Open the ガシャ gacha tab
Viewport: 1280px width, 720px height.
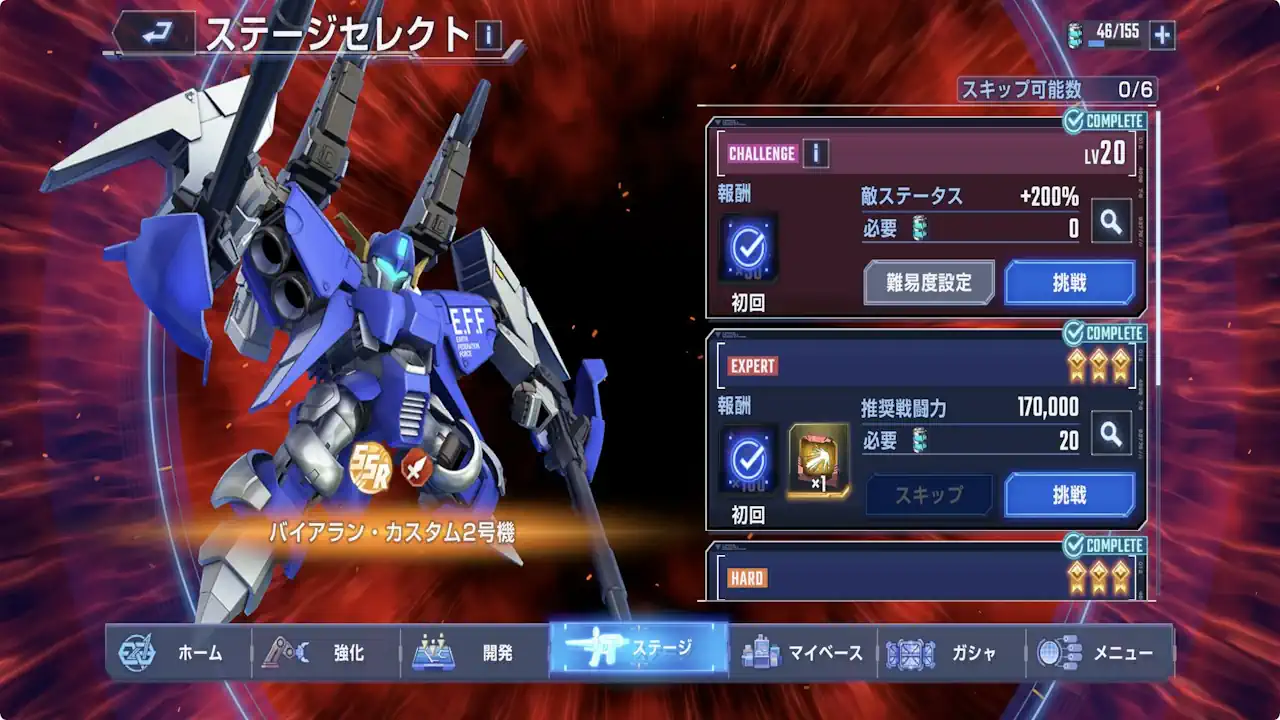coord(950,653)
